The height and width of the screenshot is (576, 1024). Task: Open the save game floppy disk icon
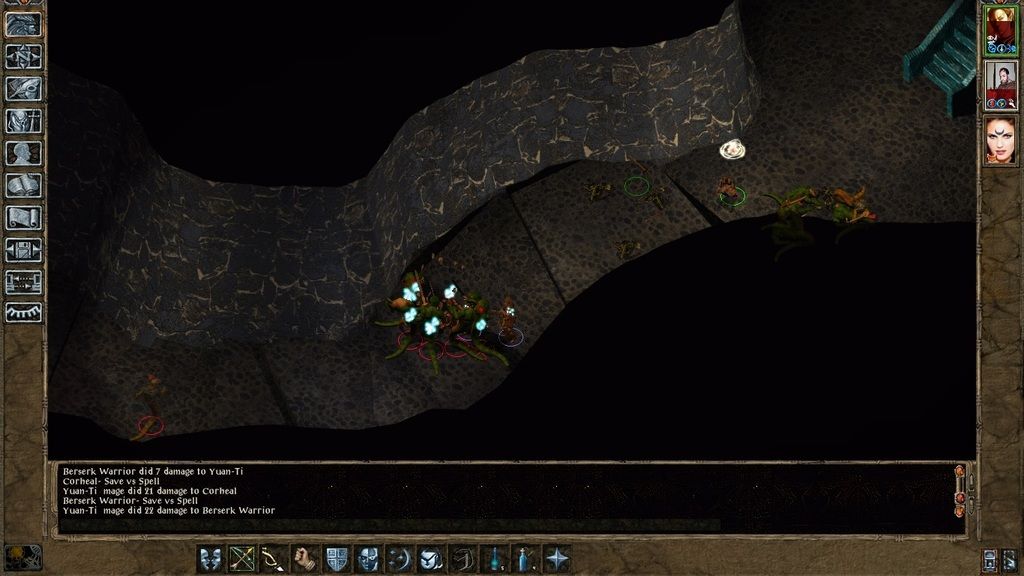click(x=23, y=249)
